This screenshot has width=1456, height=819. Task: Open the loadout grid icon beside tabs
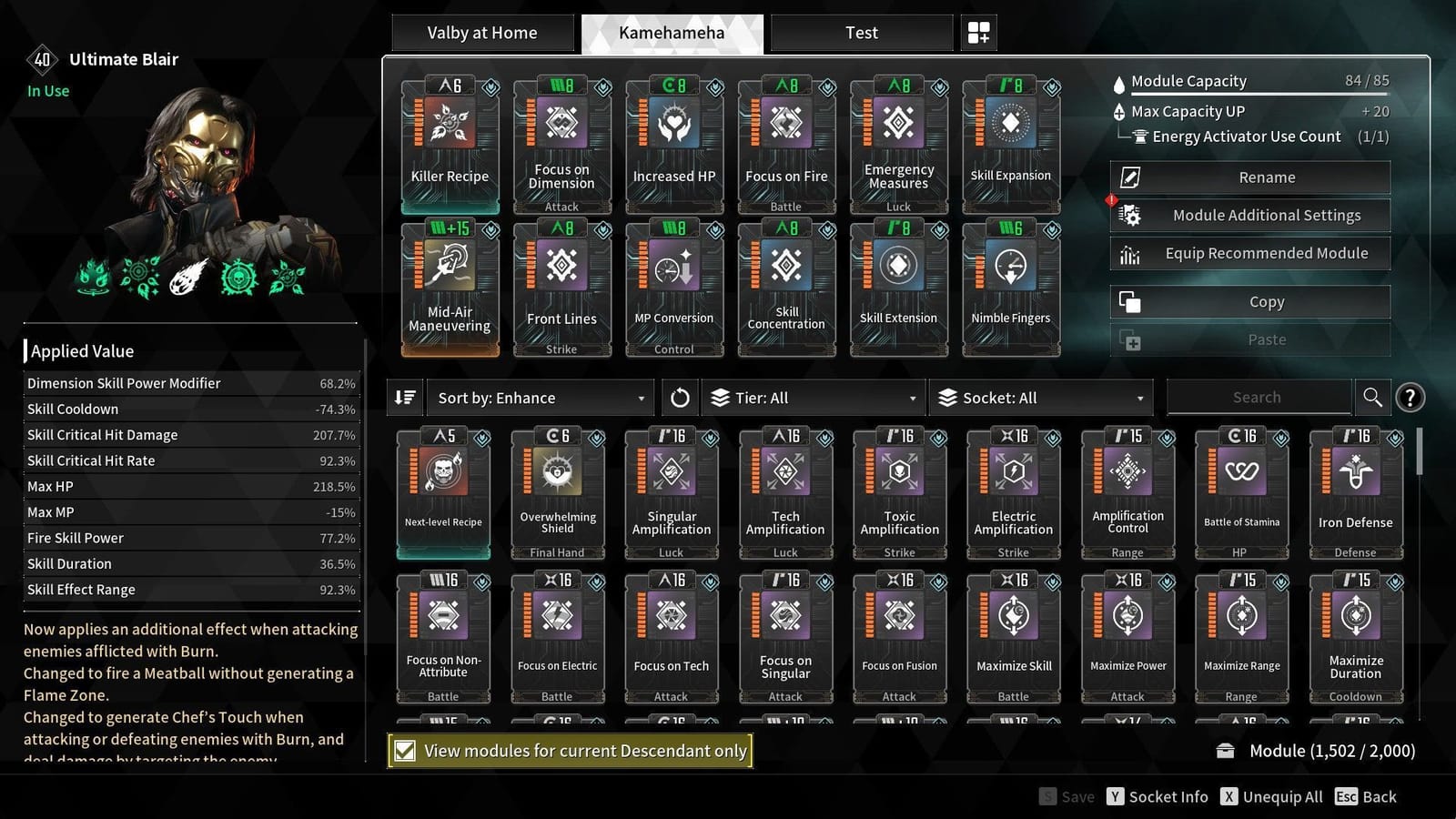(x=978, y=32)
